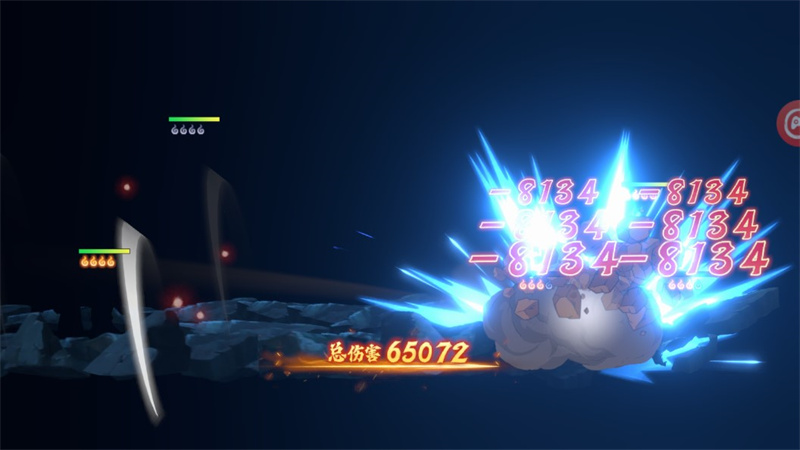This screenshot has height=450, width=800.
Task: Open the red gamepad overlay button
Action: pyautogui.click(x=791, y=123)
